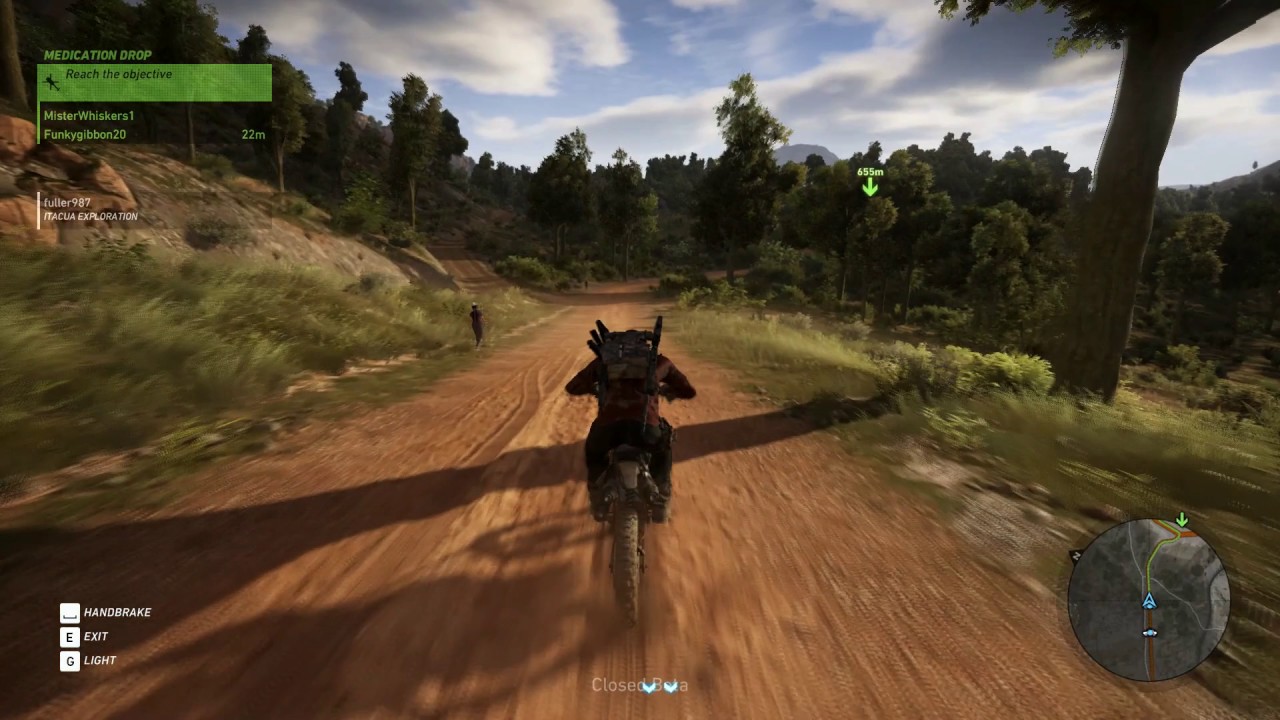The width and height of the screenshot is (1280, 720).
Task: Select squad member Funkygibbon20
Action: (85, 134)
